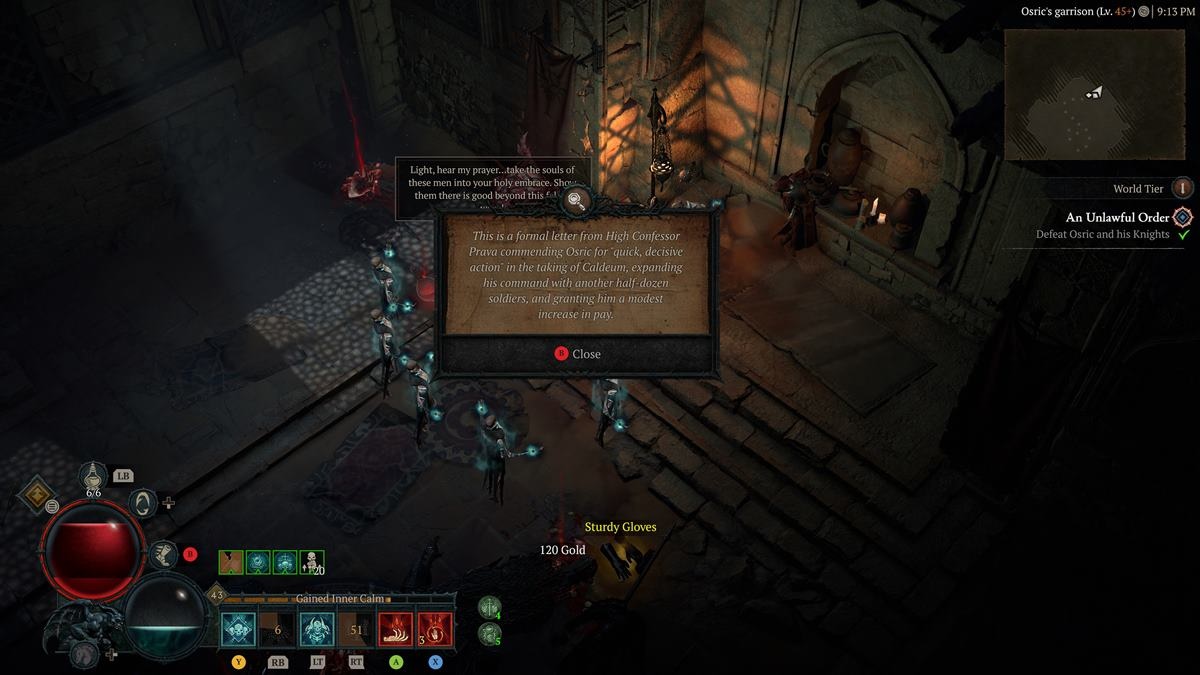
Task: Cast the teal horned skull skill
Action: [x=317, y=630]
